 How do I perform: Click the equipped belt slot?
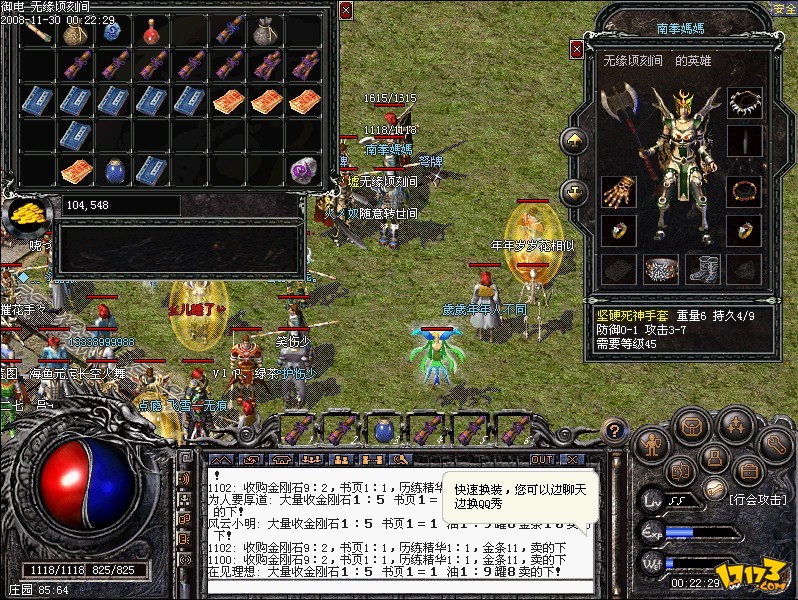click(x=660, y=268)
